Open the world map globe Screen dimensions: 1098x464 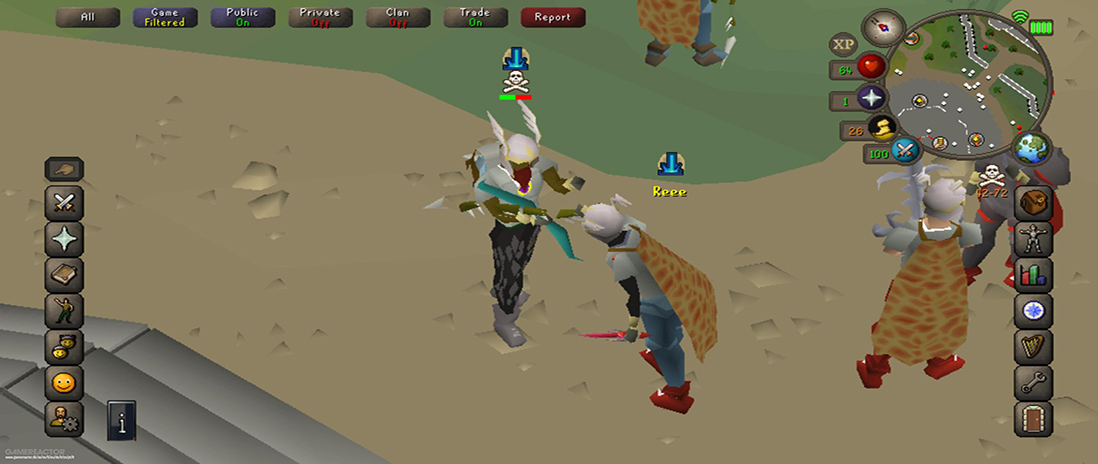(x=1031, y=148)
